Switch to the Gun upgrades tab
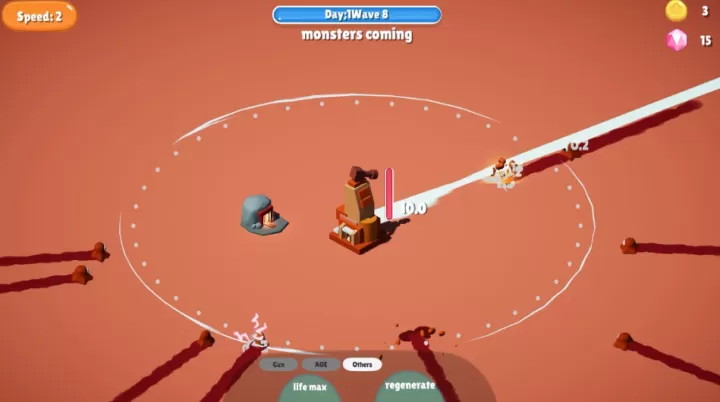The width and height of the screenshot is (720, 402). pyautogui.click(x=278, y=364)
